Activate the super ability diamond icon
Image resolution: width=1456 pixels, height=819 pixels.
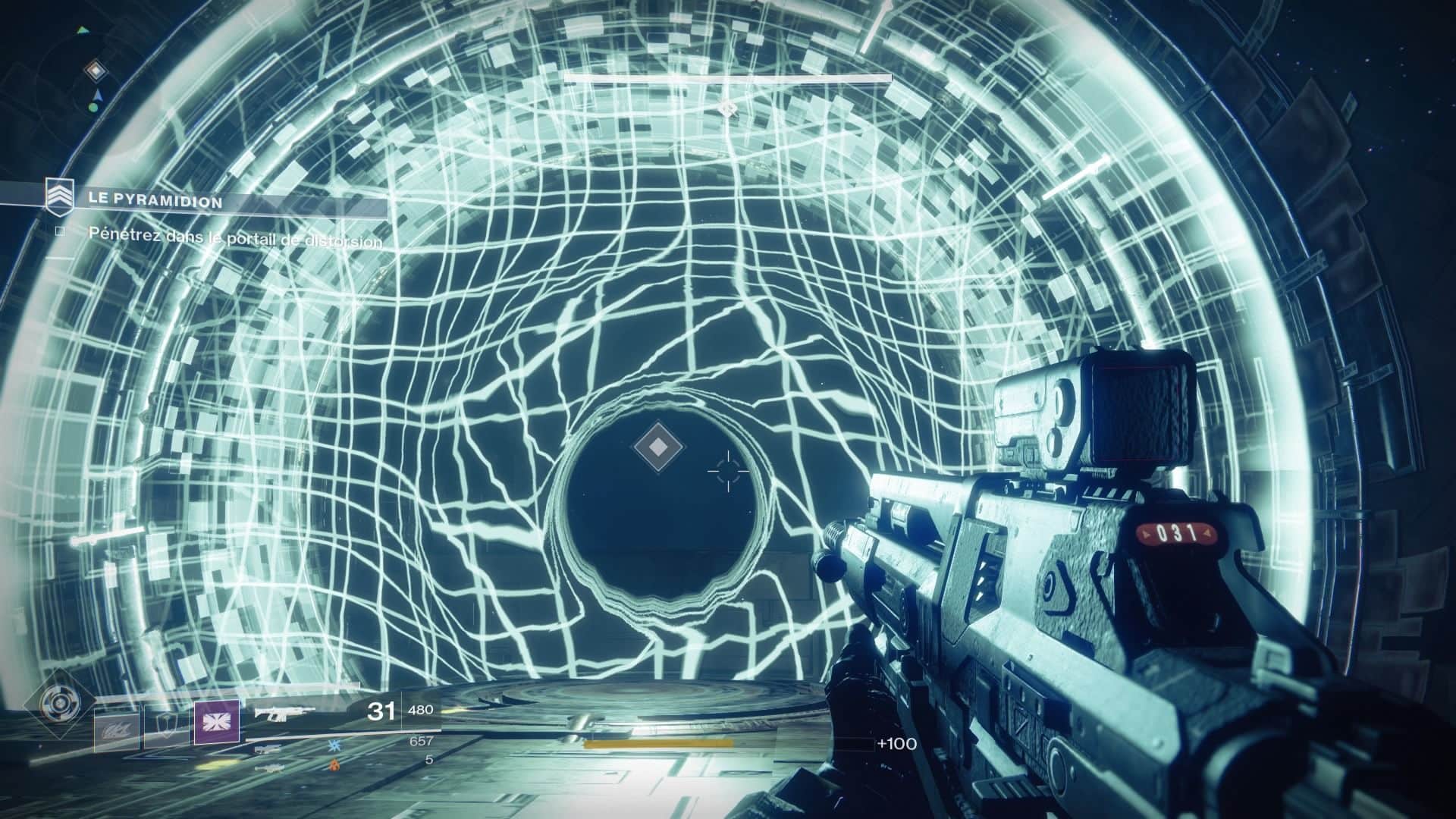pyautogui.click(x=59, y=703)
